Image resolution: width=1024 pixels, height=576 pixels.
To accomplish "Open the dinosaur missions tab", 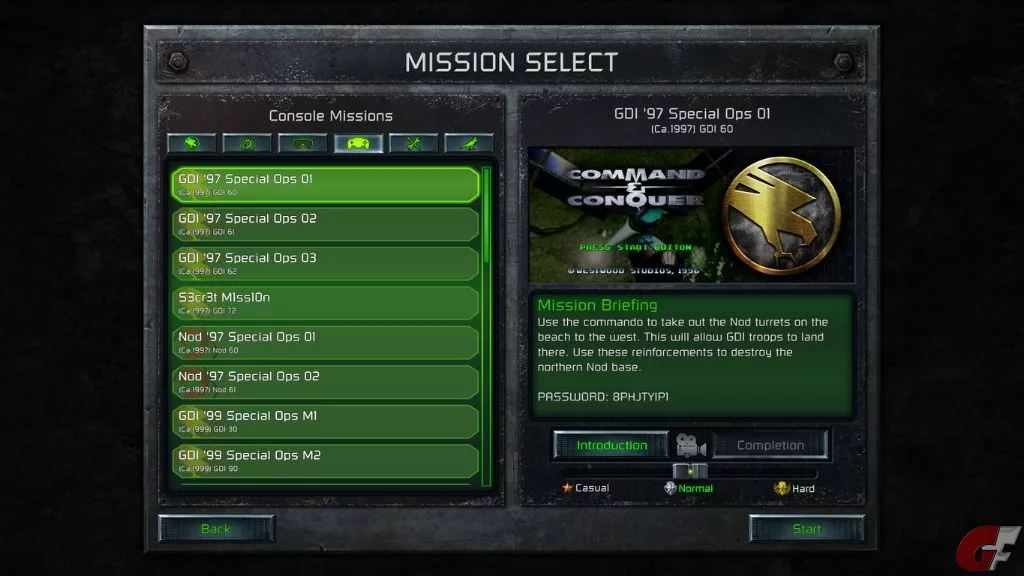I will [x=469, y=144].
